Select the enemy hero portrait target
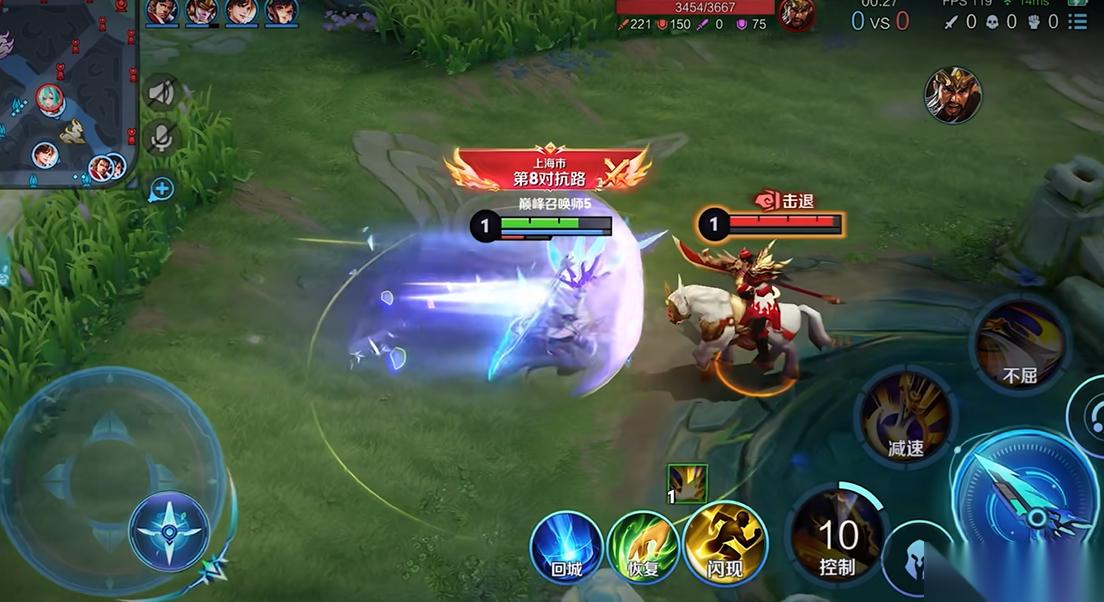 pyautogui.click(x=952, y=96)
